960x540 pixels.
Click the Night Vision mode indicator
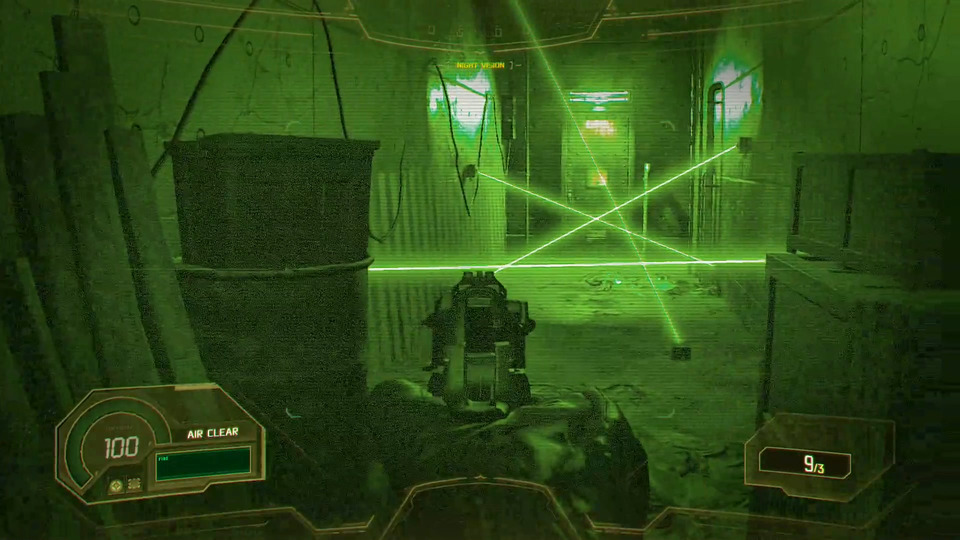481,66
